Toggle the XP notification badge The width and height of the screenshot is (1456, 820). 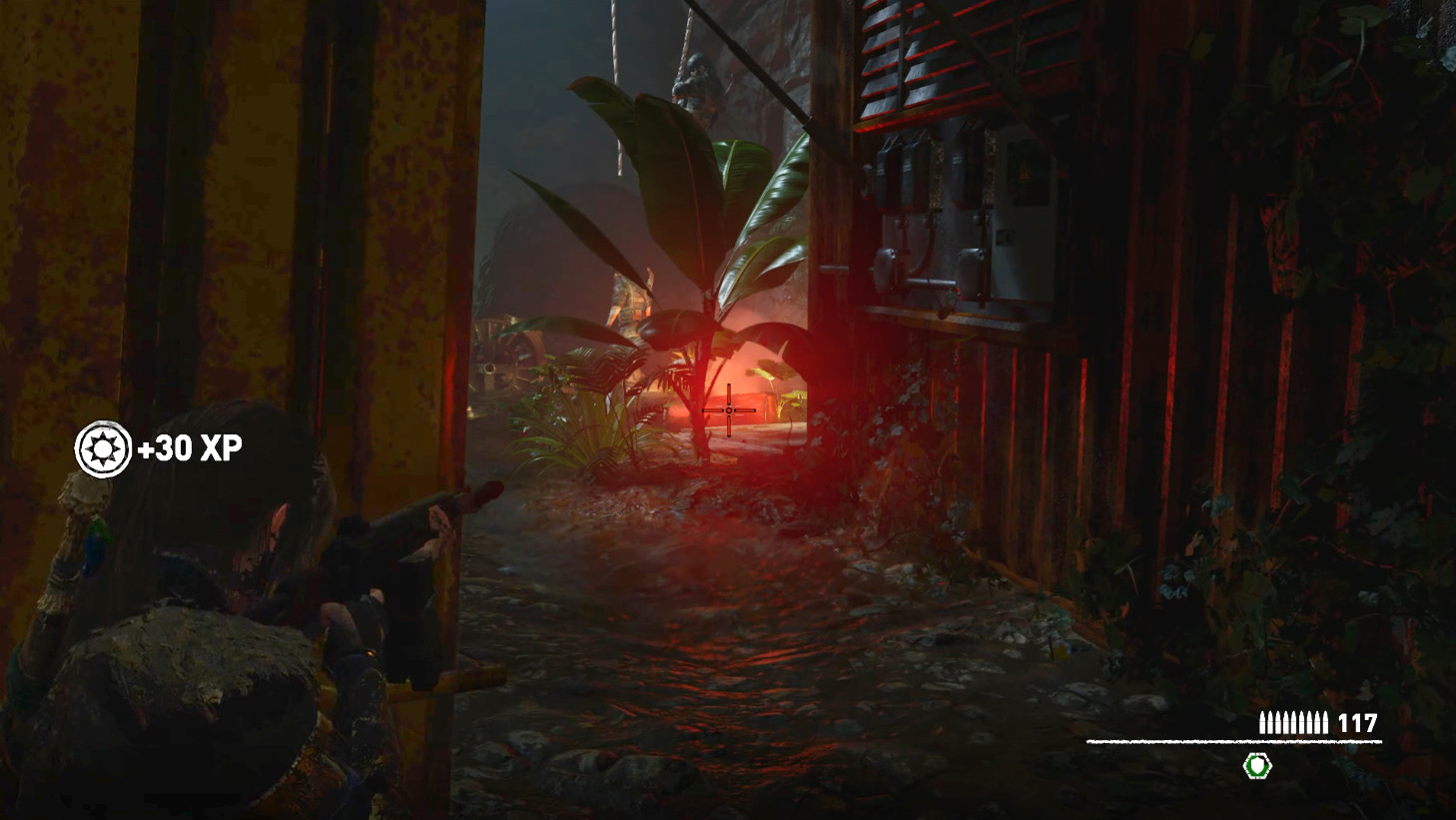103,449
